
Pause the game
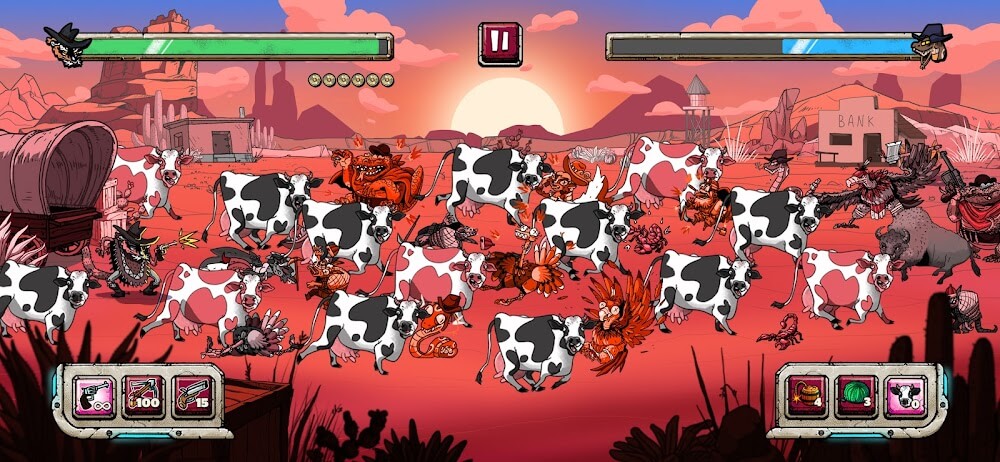click(499, 43)
